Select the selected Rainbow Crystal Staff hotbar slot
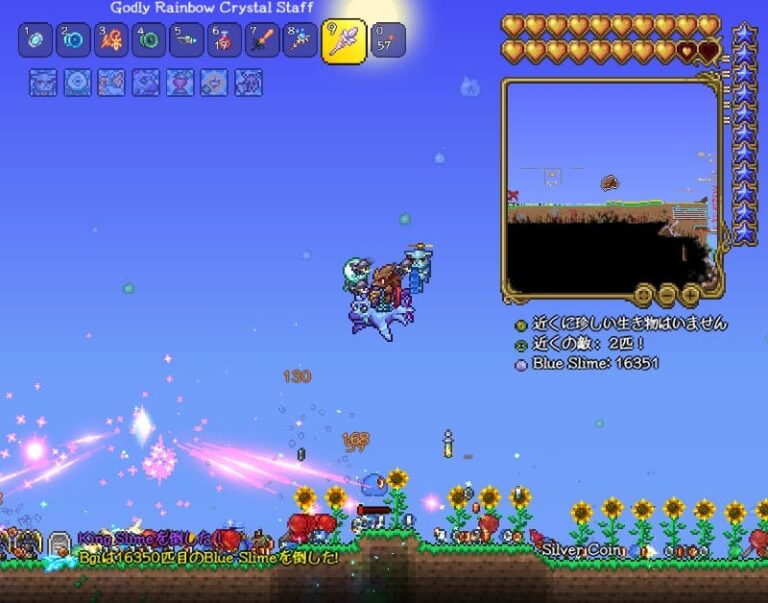 (343, 41)
